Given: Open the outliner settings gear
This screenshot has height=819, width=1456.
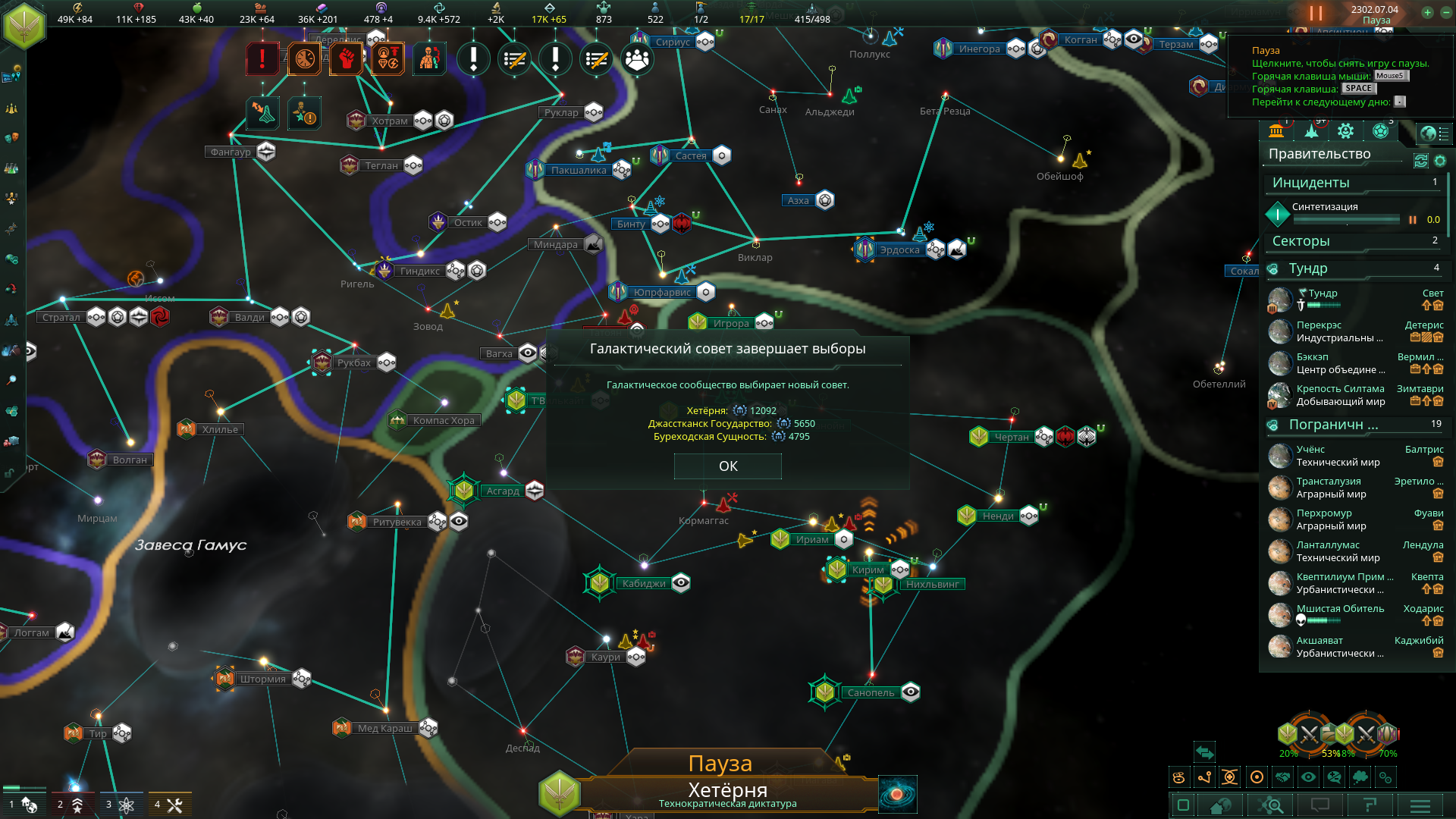Looking at the screenshot, I should pyautogui.click(x=1440, y=161).
